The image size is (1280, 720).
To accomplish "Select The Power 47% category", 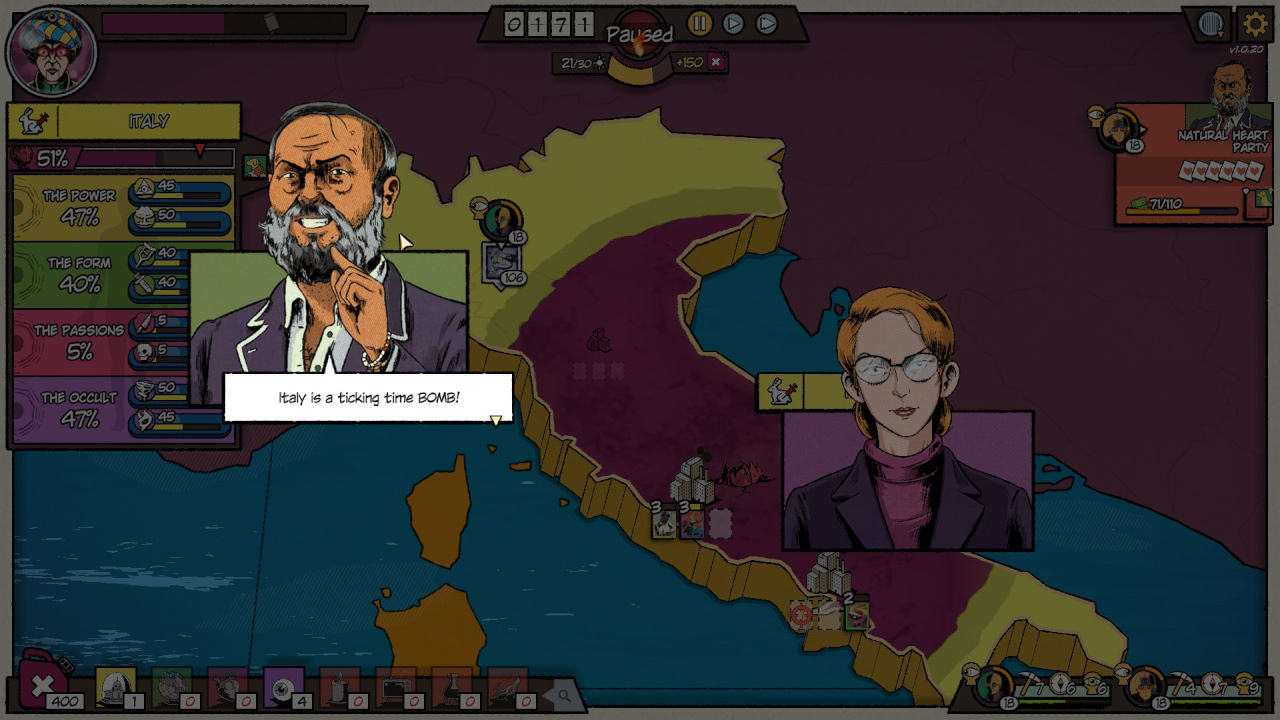I will [x=80, y=207].
